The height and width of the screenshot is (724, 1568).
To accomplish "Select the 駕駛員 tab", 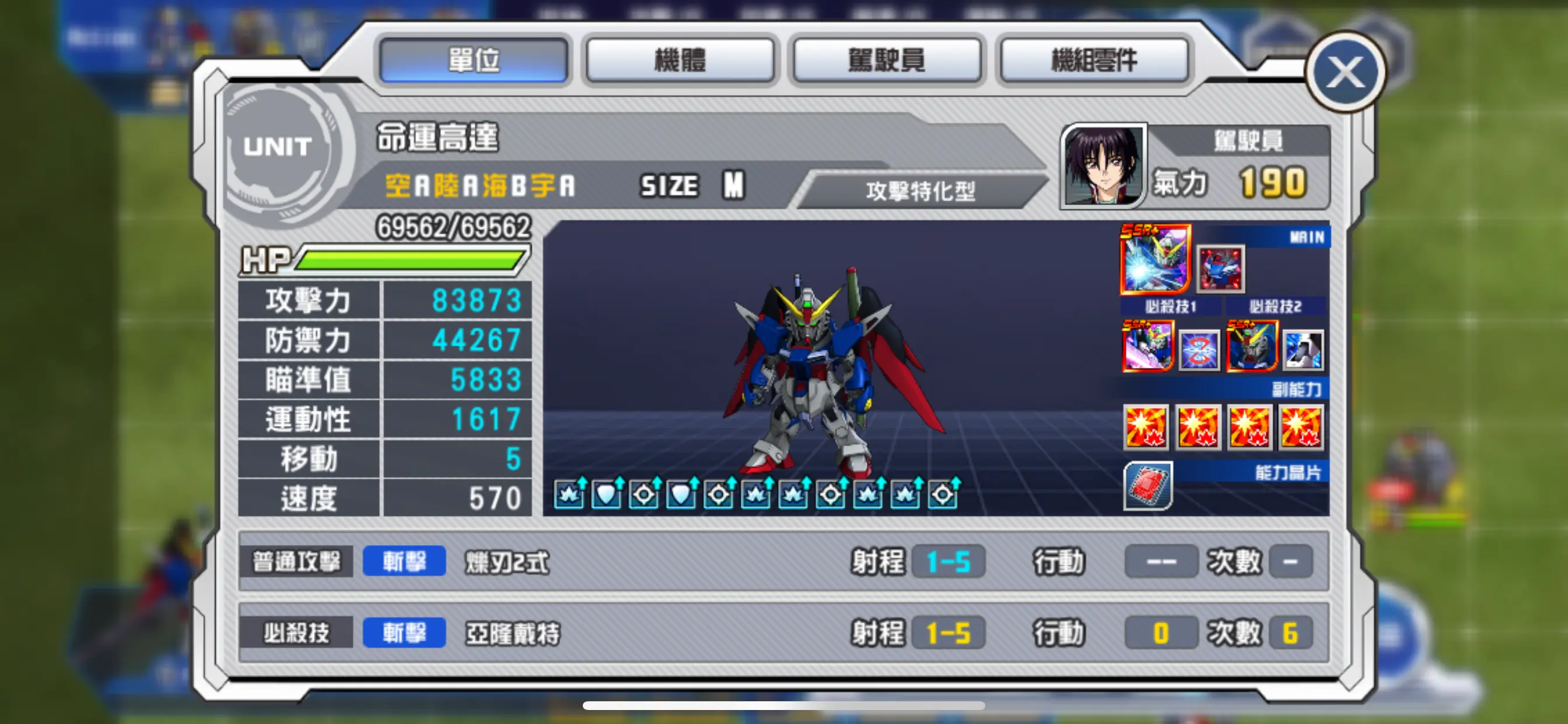I will (886, 60).
